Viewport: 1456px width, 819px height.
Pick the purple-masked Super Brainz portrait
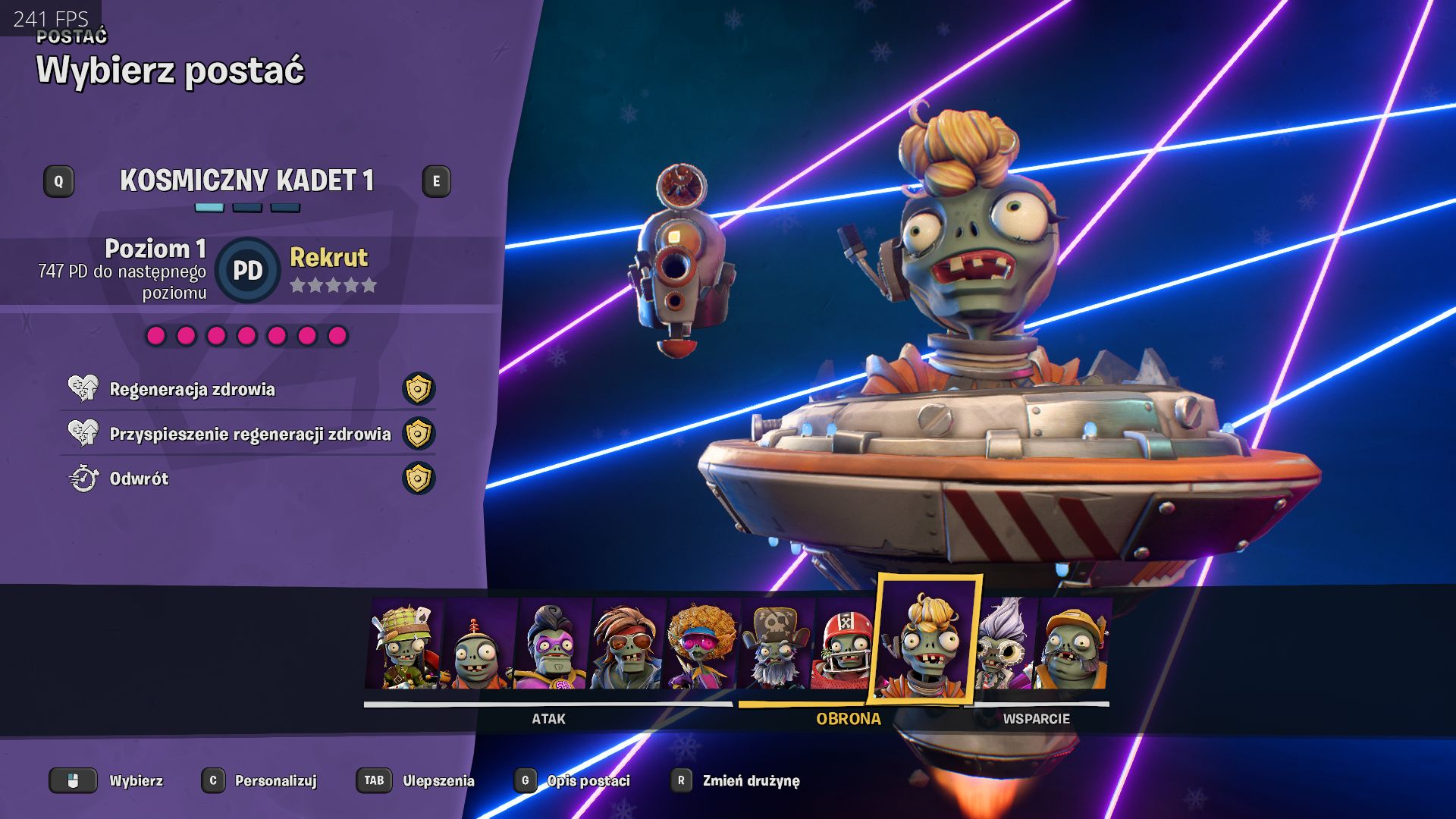click(552, 645)
